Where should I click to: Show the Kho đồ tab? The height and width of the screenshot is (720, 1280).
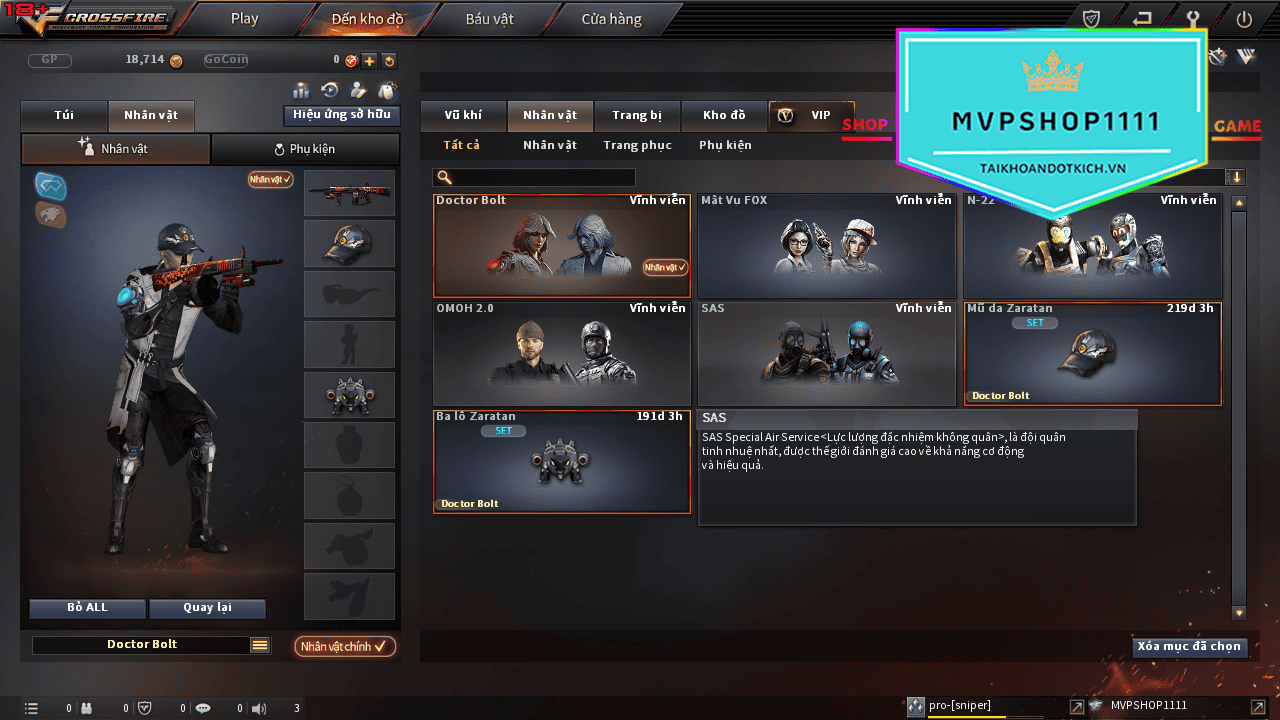tap(724, 115)
